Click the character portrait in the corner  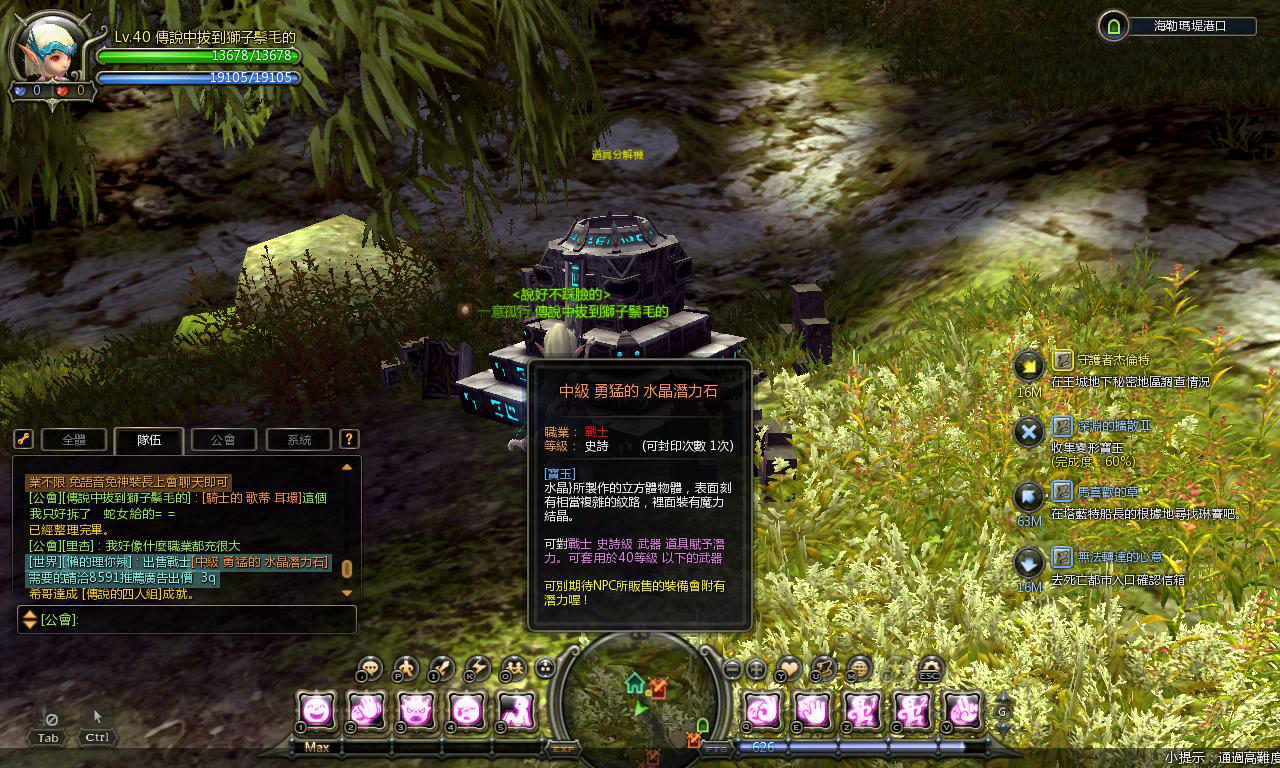tap(48, 48)
